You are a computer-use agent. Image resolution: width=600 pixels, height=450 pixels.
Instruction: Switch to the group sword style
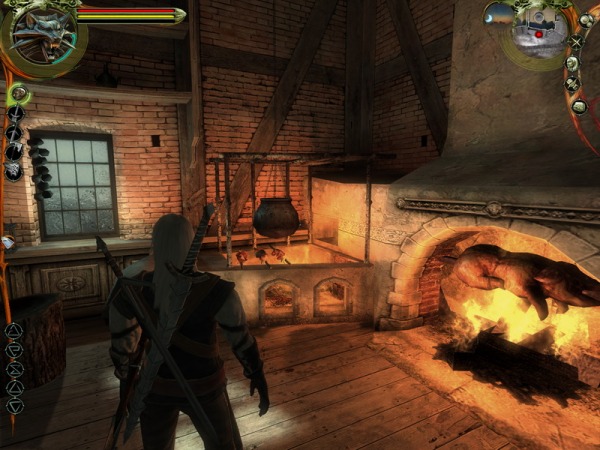pyautogui.click(x=14, y=152)
